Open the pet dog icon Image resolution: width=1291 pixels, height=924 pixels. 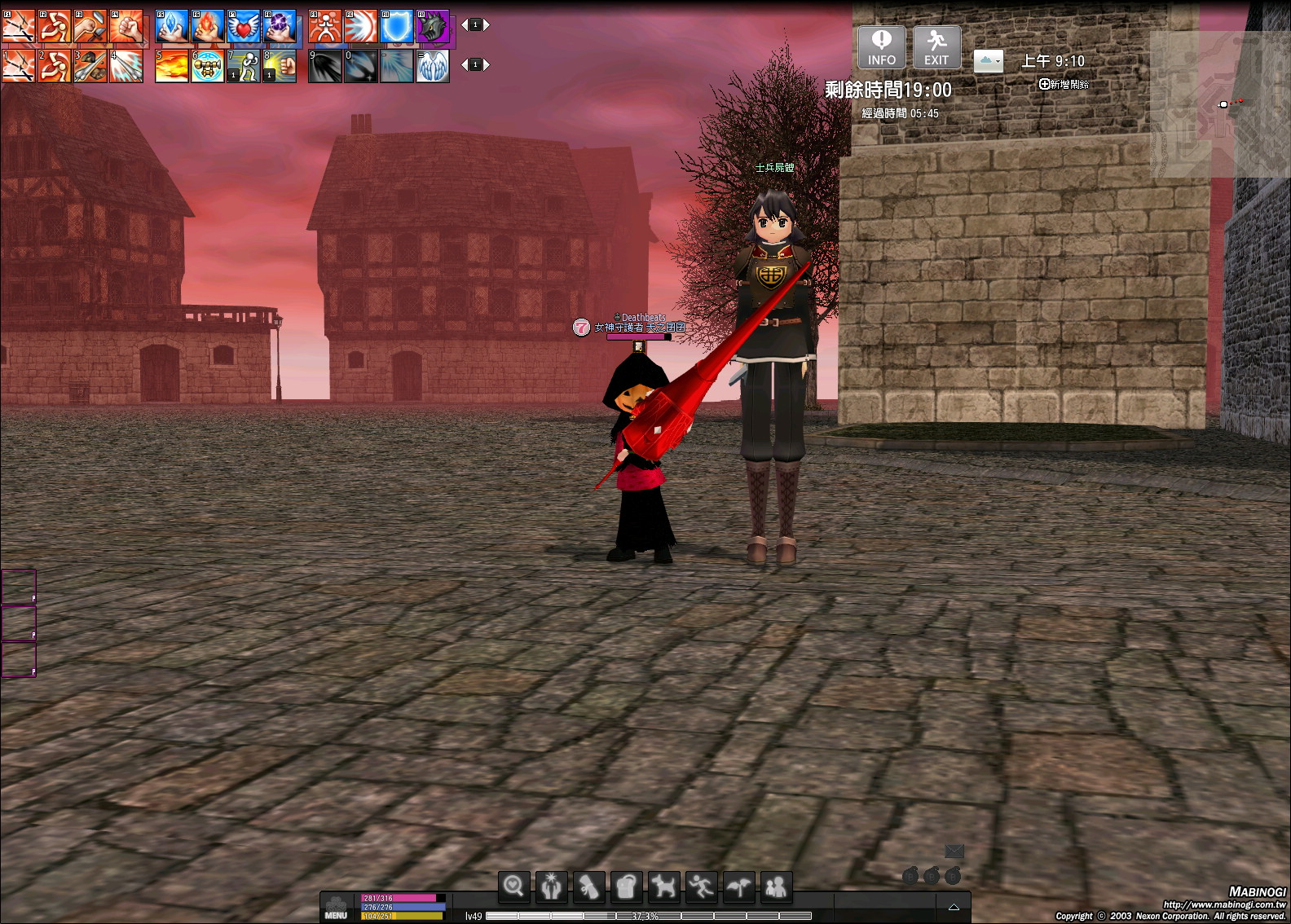663,886
